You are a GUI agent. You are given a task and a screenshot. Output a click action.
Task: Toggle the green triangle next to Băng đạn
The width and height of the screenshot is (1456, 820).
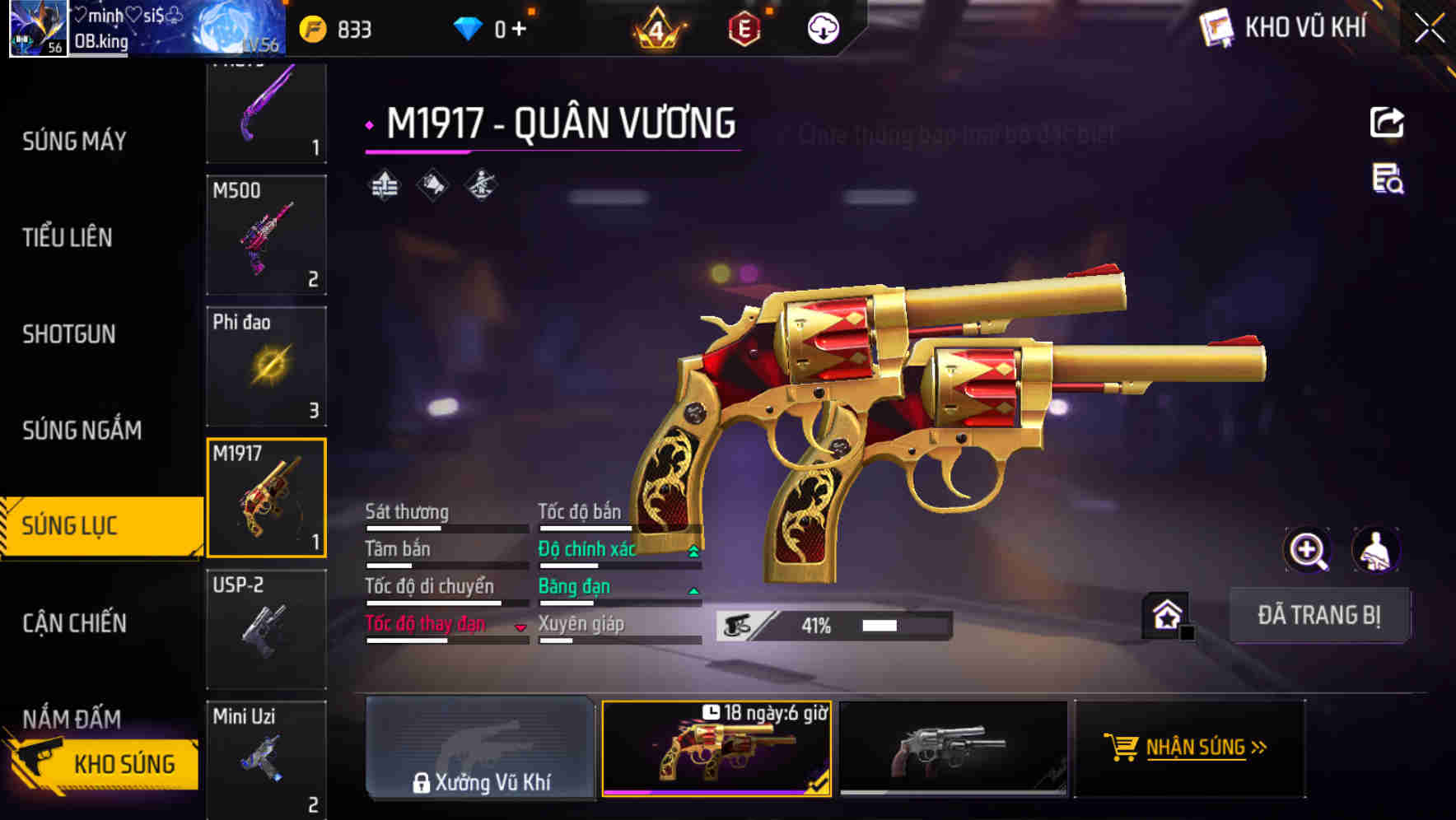[x=693, y=589]
